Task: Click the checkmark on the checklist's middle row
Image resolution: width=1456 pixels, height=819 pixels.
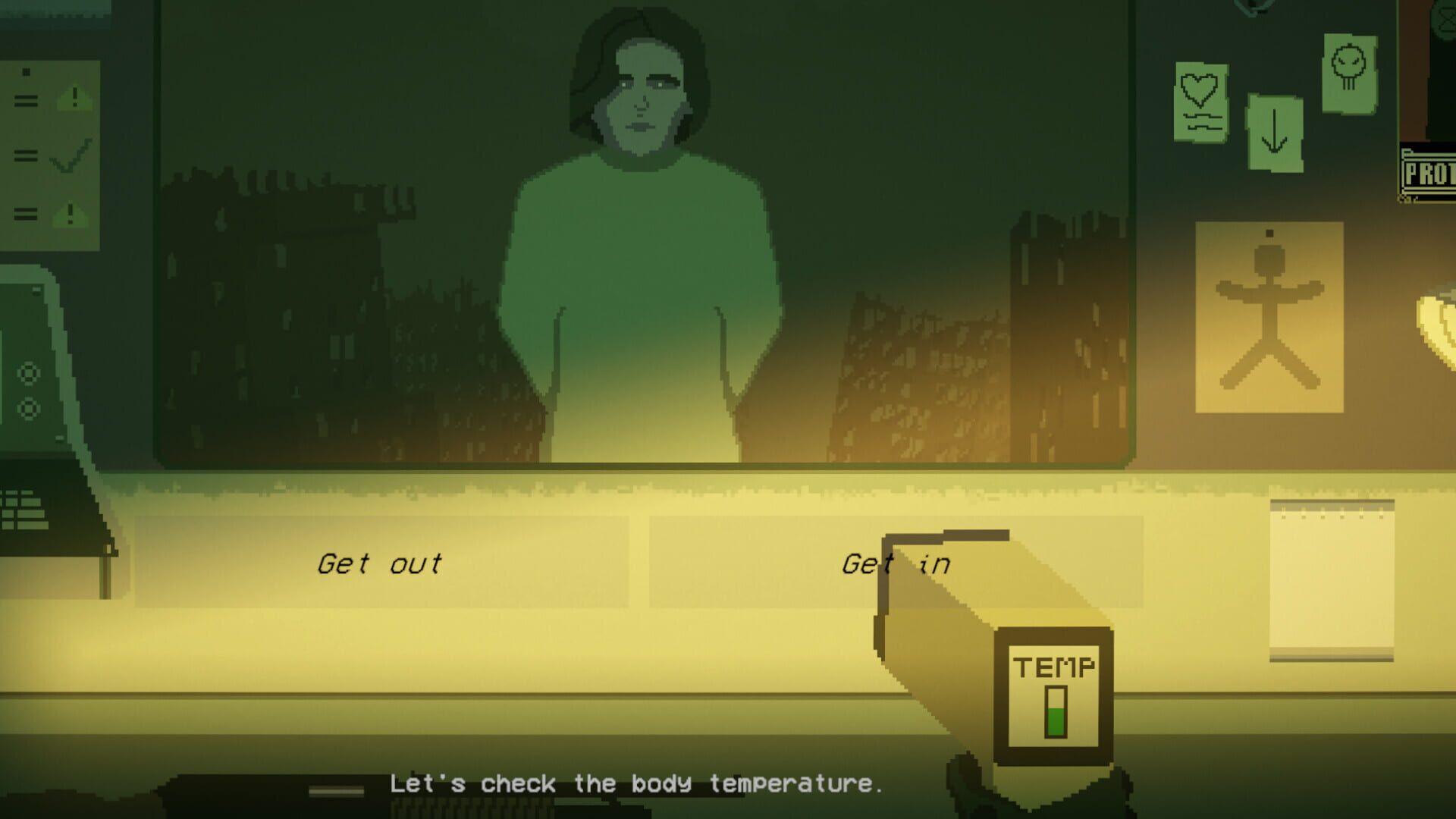Action: tap(72, 155)
